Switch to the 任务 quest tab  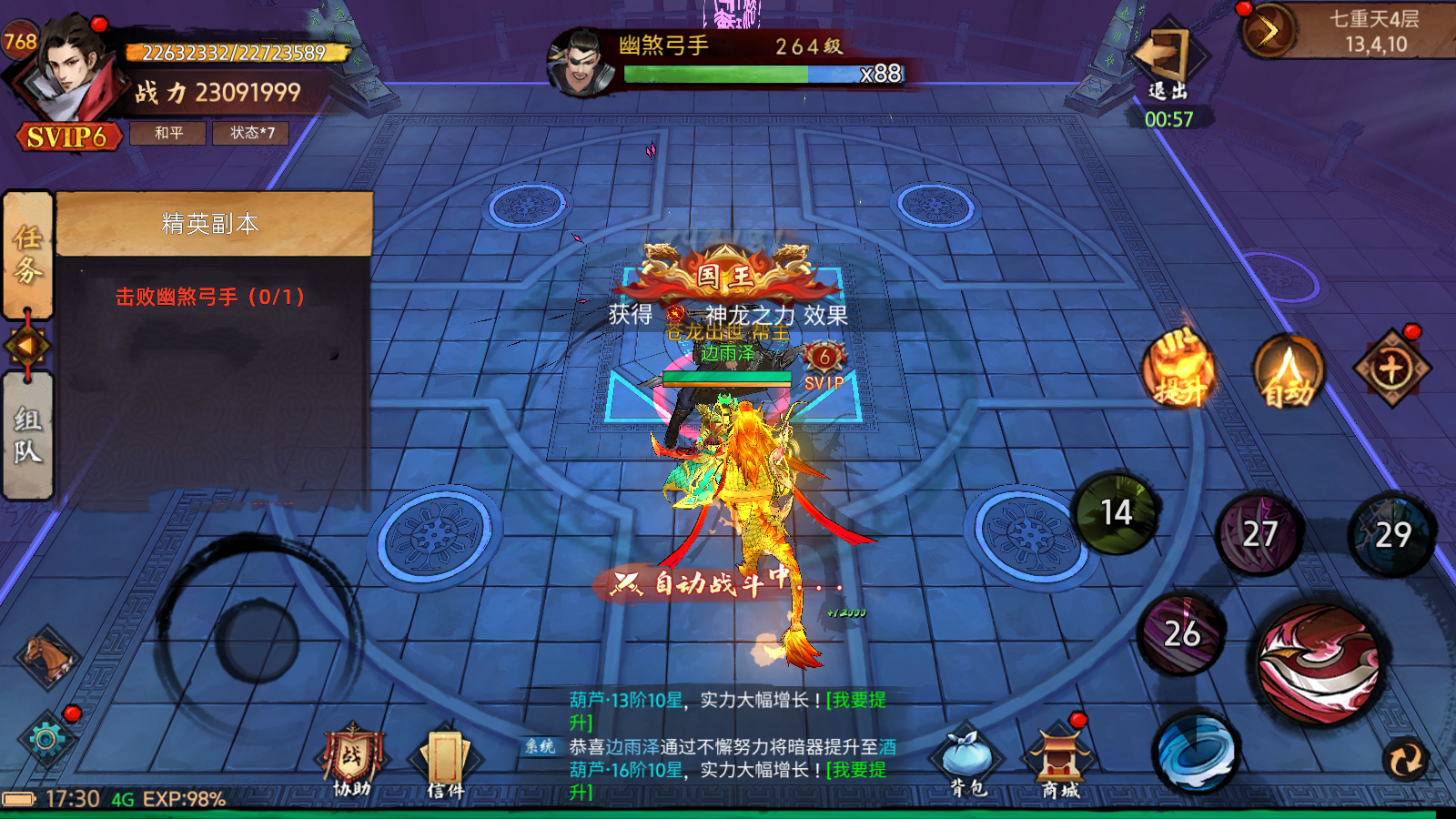(28, 254)
